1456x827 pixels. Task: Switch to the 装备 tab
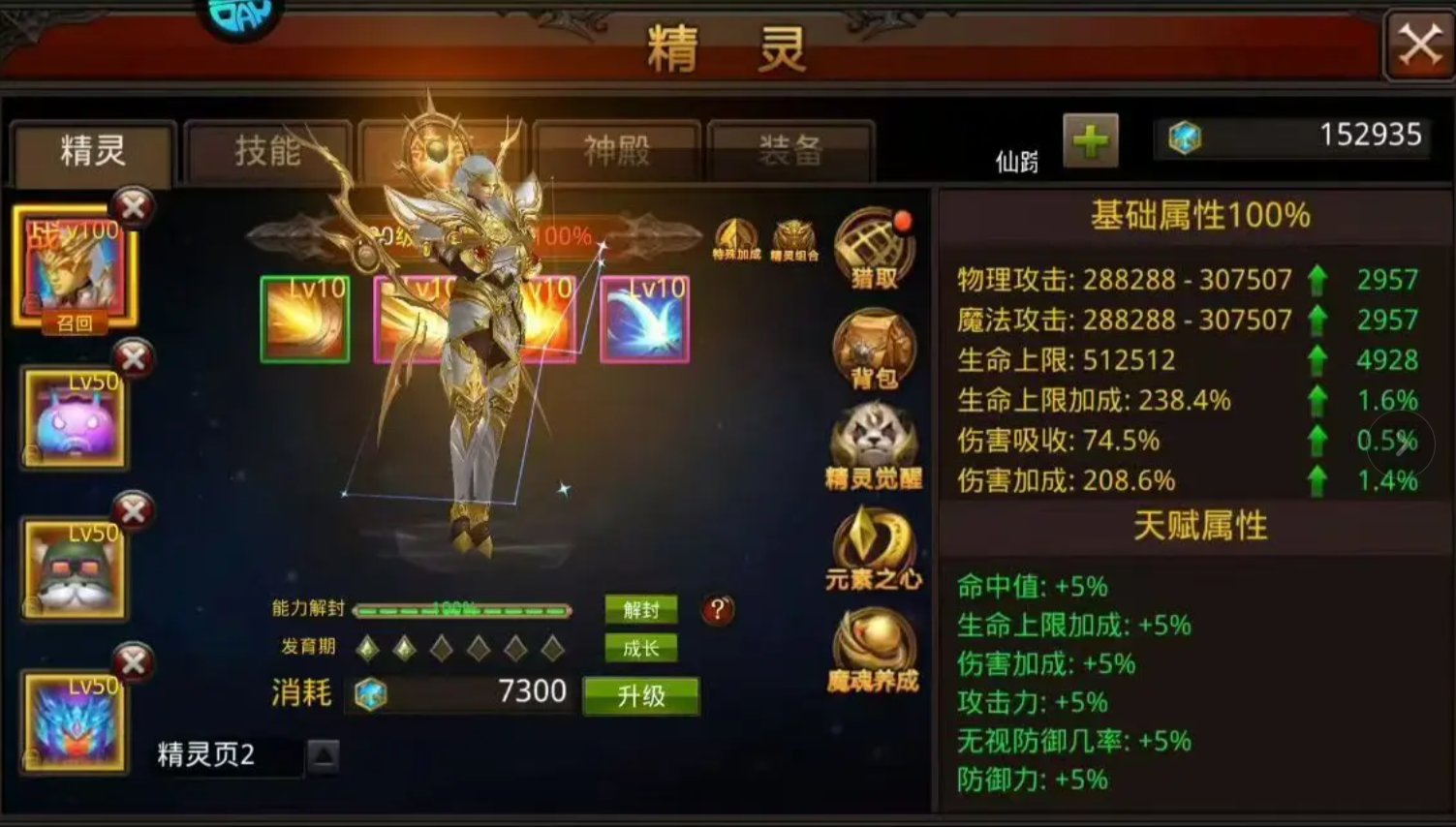[790, 150]
